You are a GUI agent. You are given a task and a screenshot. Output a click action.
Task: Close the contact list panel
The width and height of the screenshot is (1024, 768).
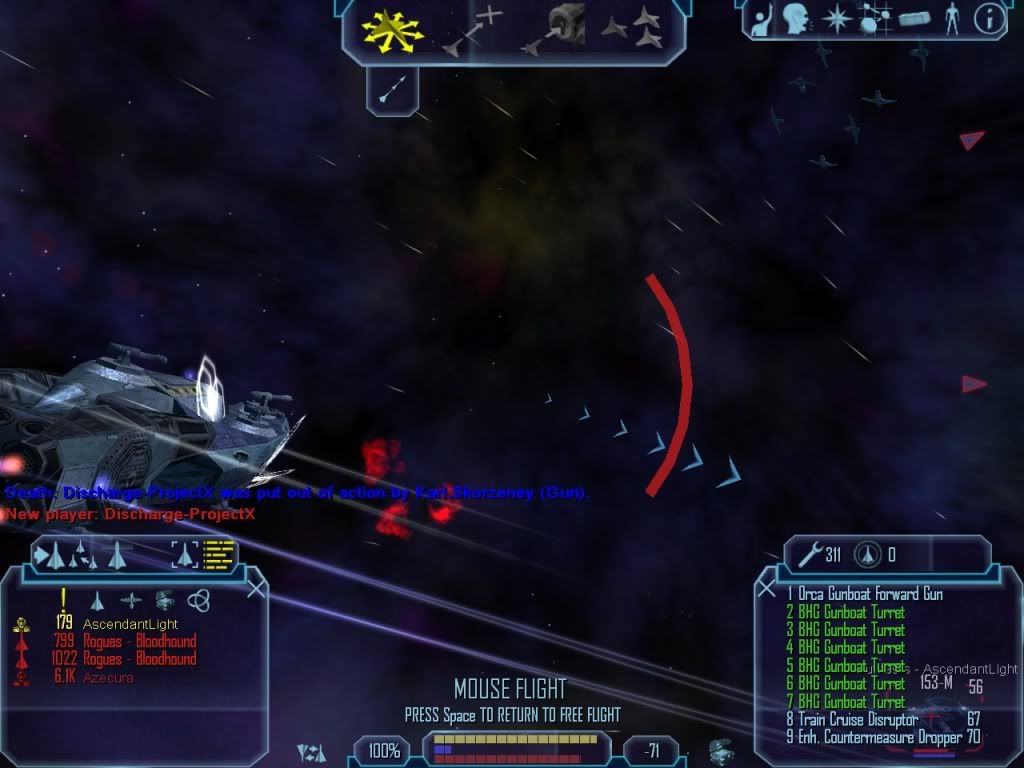[256, 588]
